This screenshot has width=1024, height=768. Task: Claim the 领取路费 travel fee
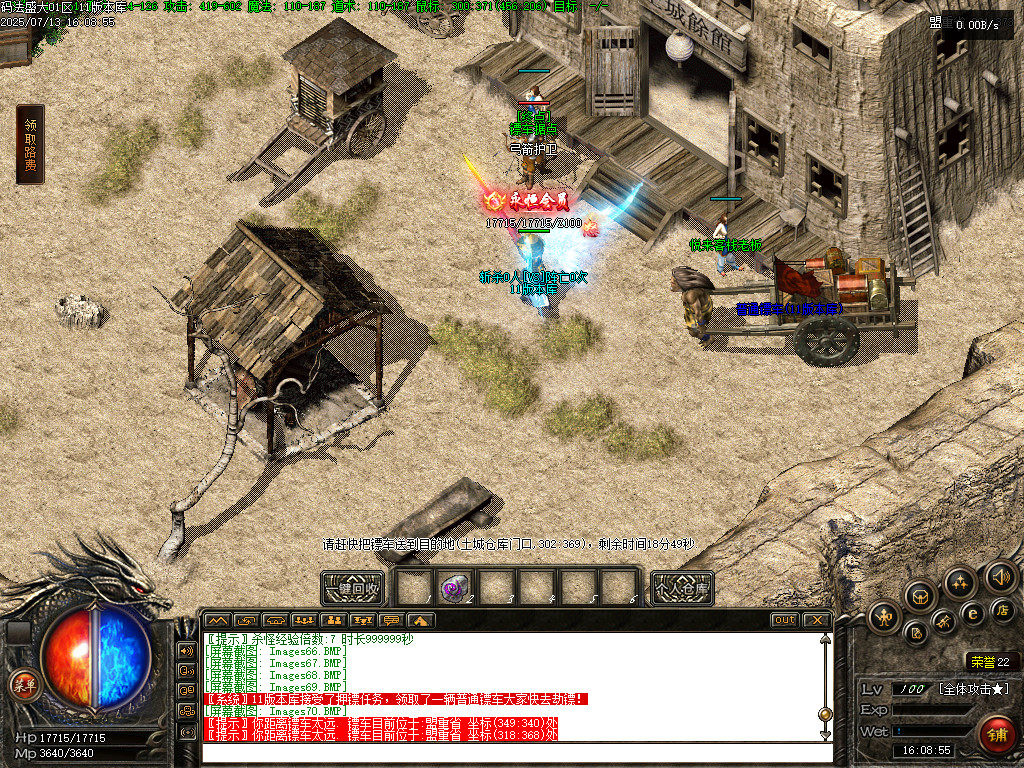[30, 144]
